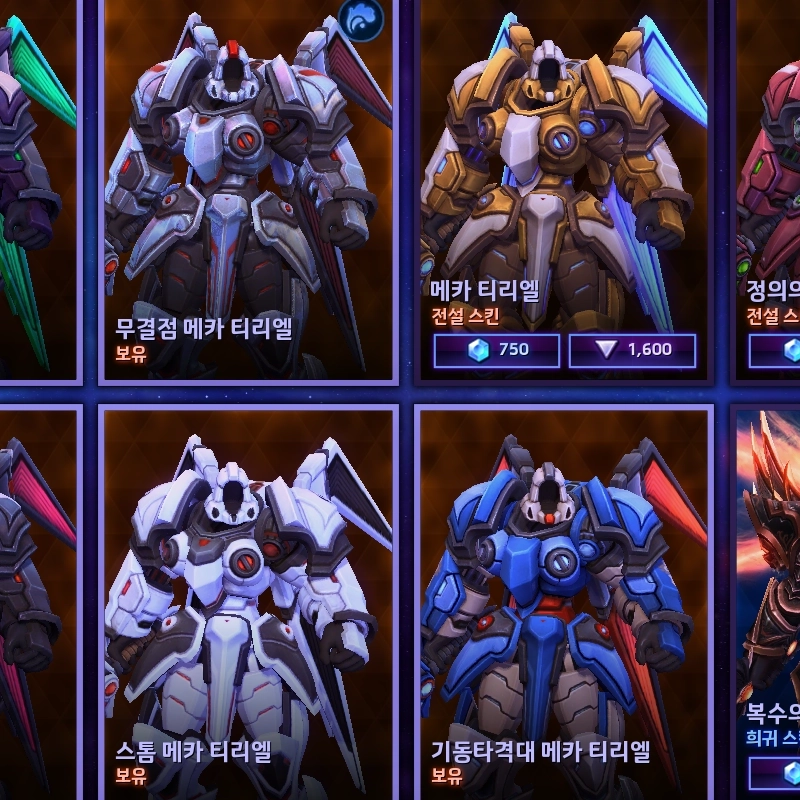Viewport: 800px width, 800px height.
Task: Select the 무결점 메카 티리엘 skin card
Action: click(x=248, y=190)
